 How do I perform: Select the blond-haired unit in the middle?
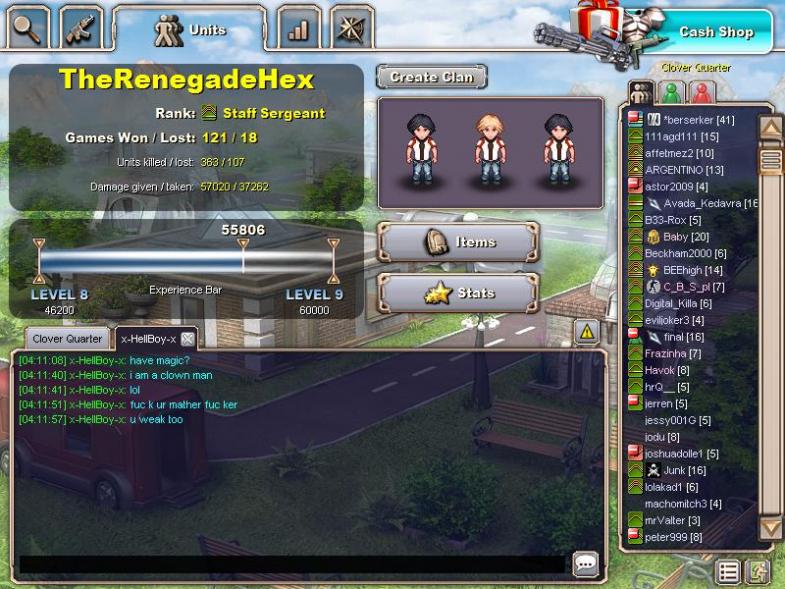click(x=490, y=150)
